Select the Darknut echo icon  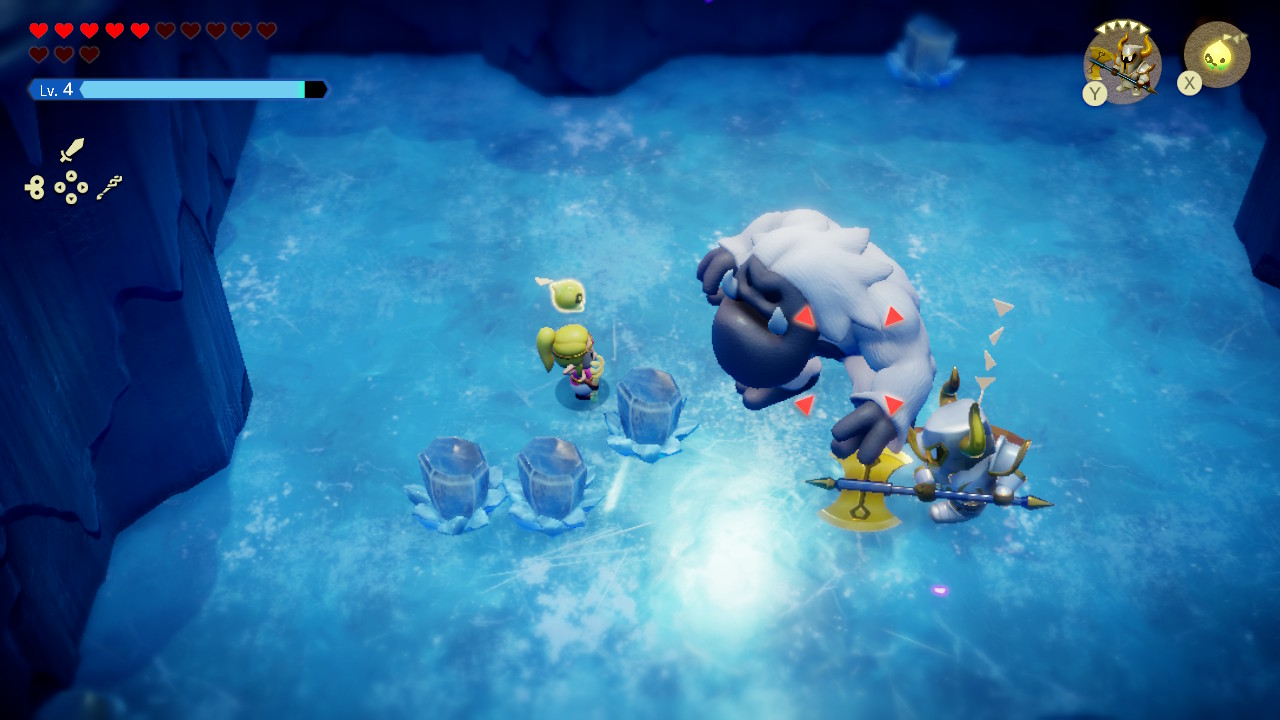pyautogui.click(x=1124, y=62)
